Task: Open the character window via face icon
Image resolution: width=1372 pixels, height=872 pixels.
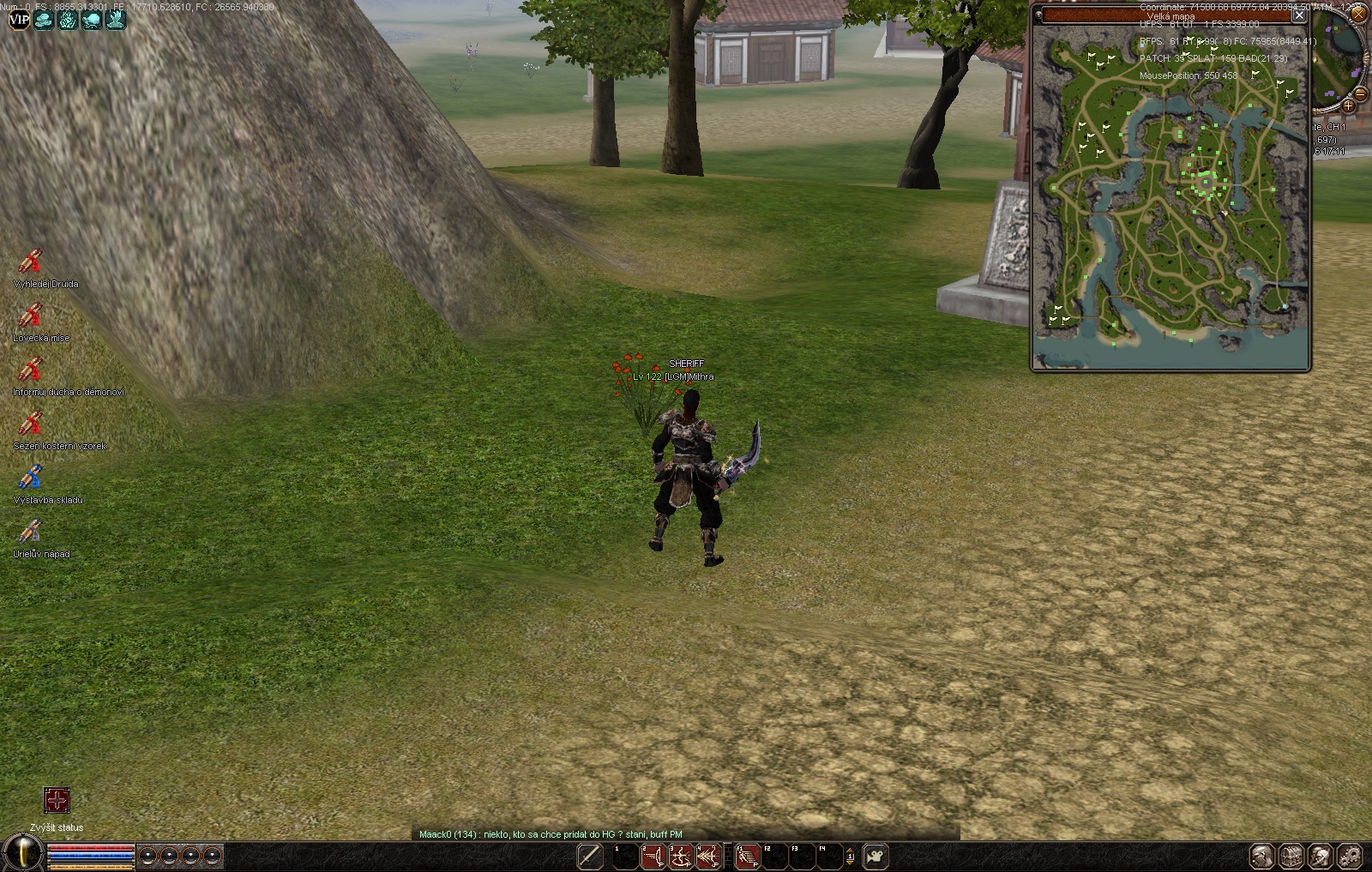Action: [1261, 856]
